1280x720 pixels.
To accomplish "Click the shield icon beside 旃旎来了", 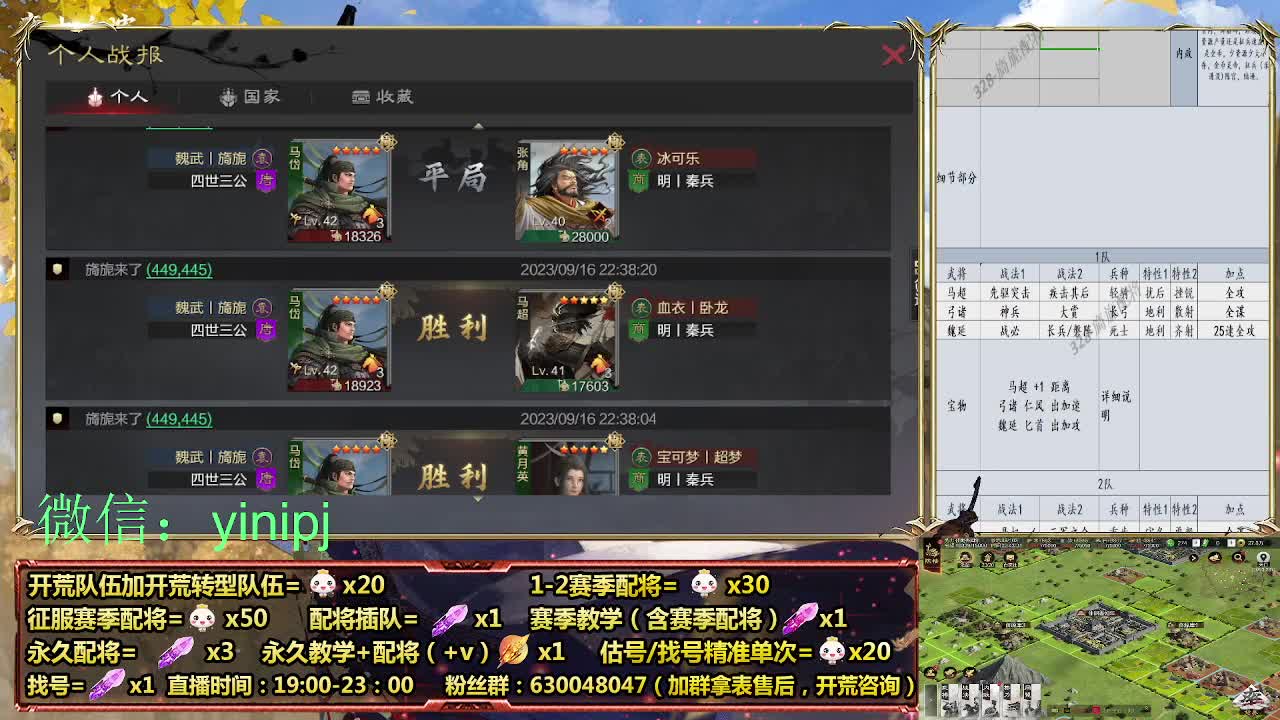I will pyautogui.click(x=57, y=270).
